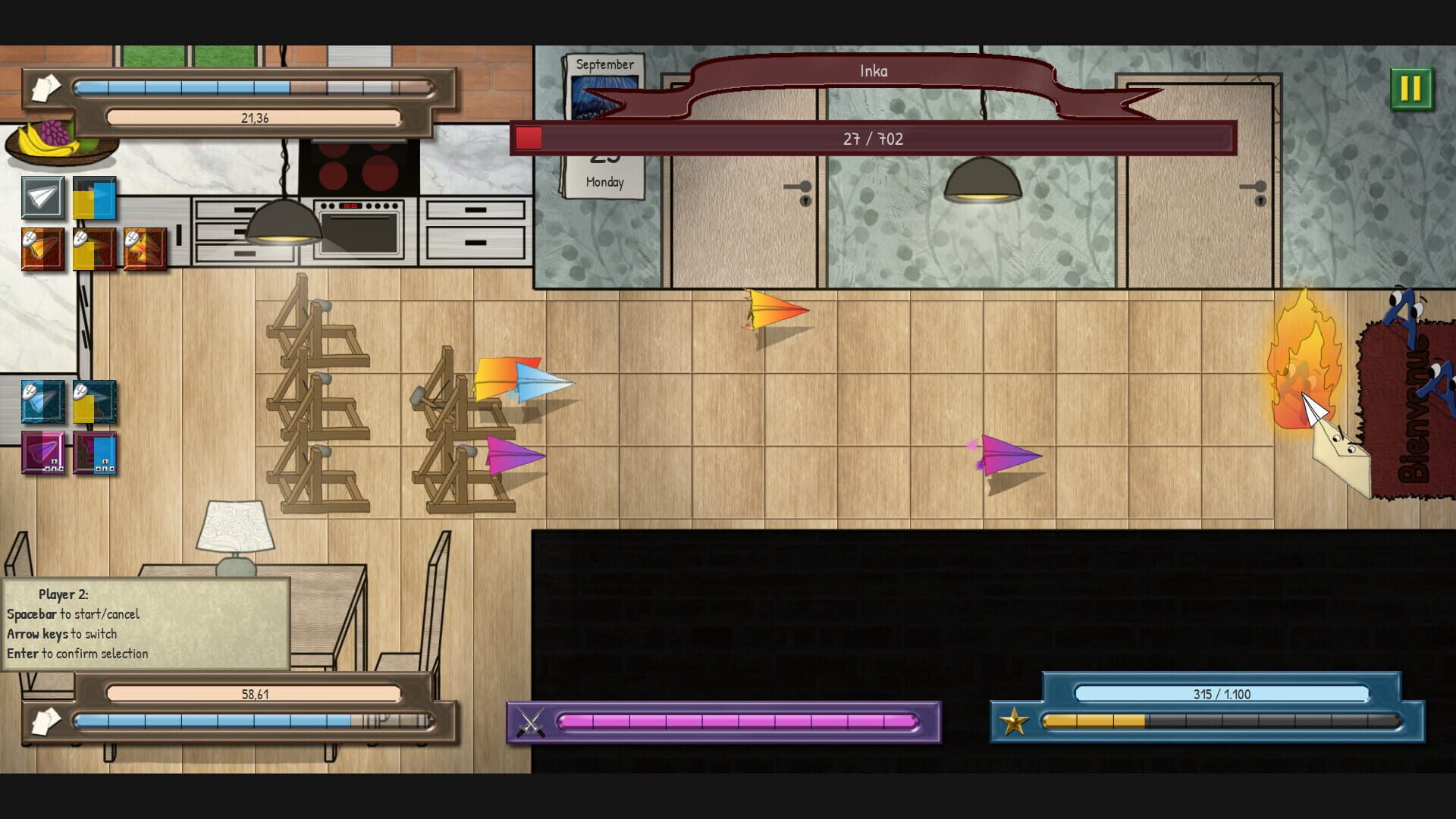1456x819 pixels.
Task: Select the blue paper plane ability
Action: tap(42, 402)
